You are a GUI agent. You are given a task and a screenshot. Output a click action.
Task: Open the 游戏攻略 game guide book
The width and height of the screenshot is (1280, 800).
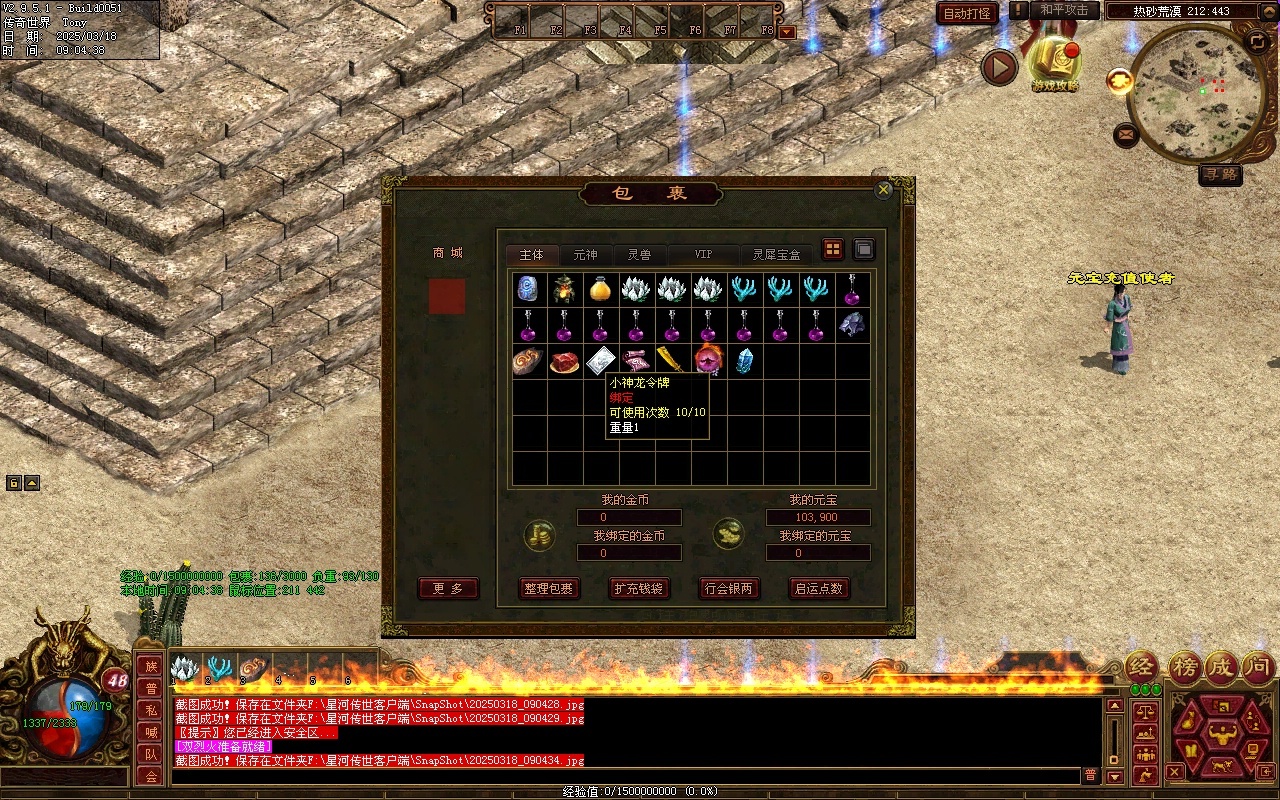point(1056,63)
